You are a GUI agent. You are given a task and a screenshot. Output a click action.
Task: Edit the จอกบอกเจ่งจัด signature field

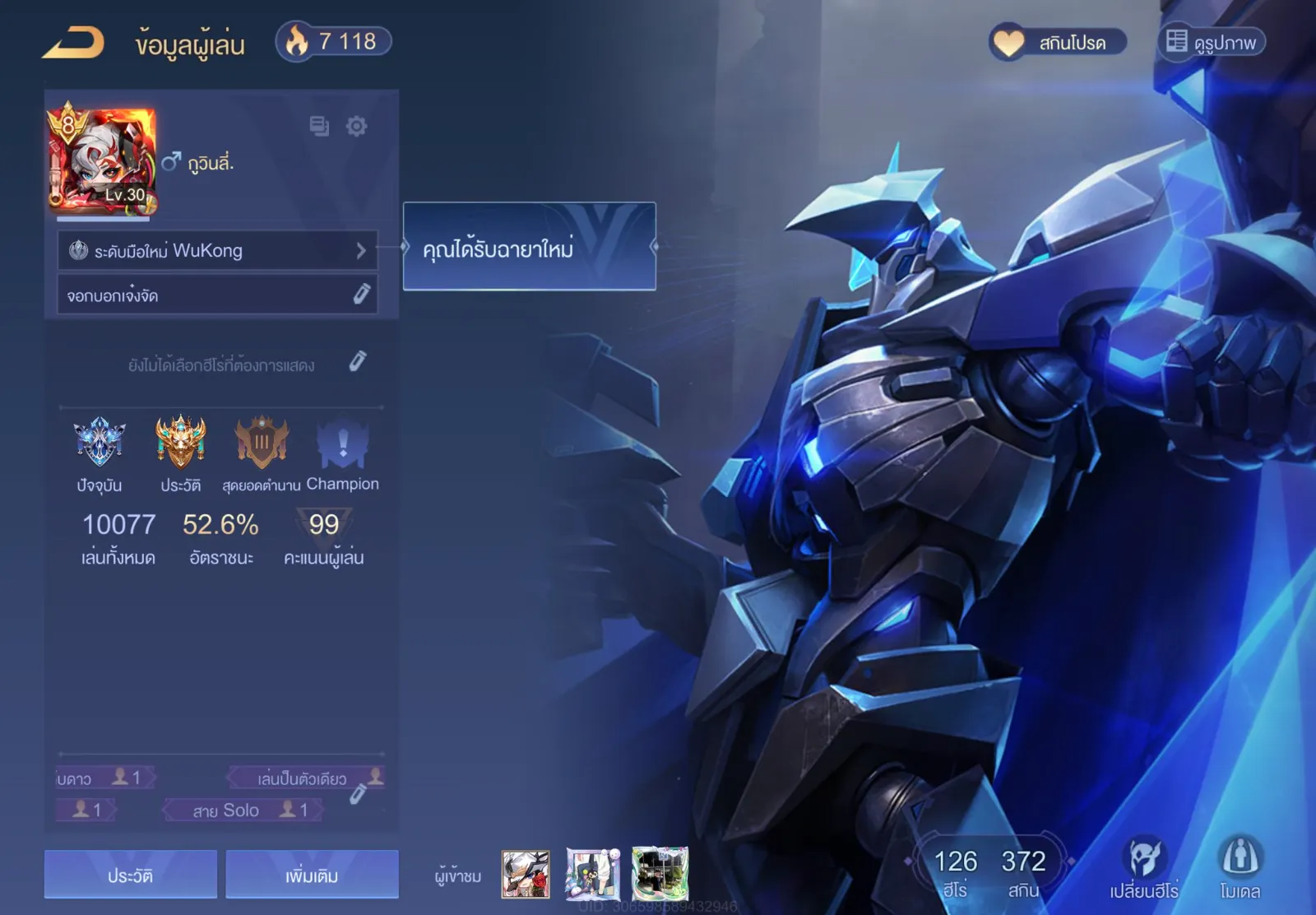(361, 295)
